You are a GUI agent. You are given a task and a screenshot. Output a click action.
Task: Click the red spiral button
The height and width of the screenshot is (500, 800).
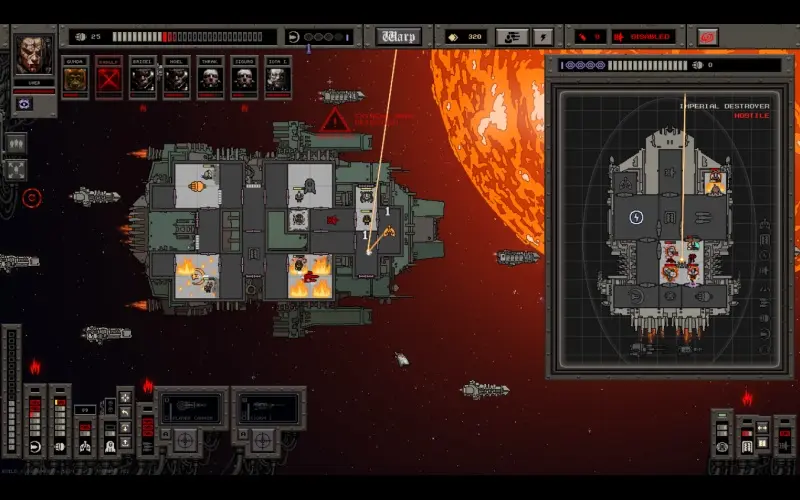click(708, 37)
